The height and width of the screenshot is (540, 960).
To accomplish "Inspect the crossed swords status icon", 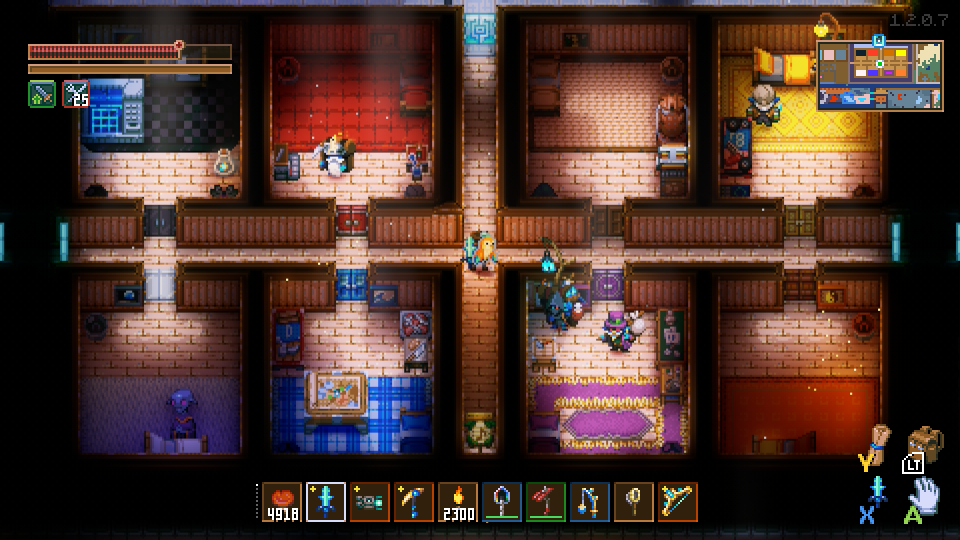I will (76, 94).
